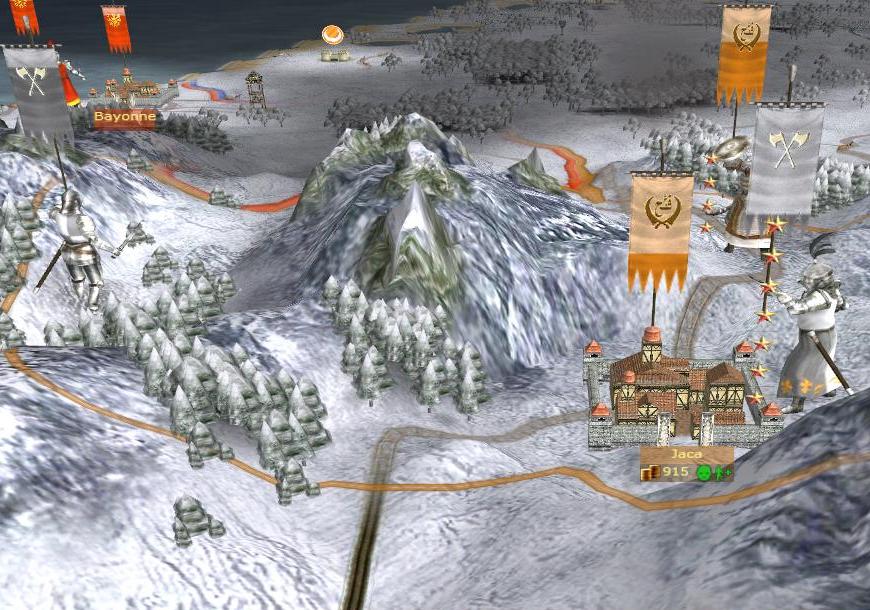The image size is (870, 610).
Task: Select the Bayonne settlement name label
Action: tap(125, 117)
